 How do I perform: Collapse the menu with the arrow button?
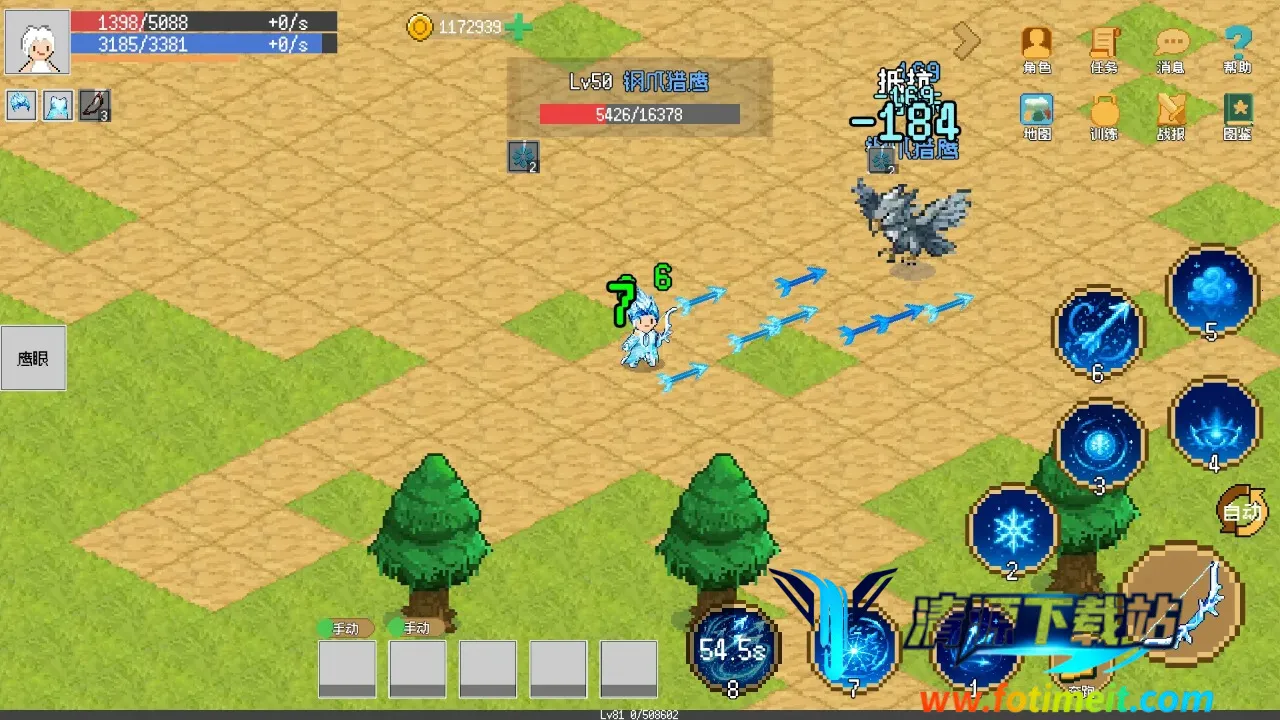tap(966, 41)
